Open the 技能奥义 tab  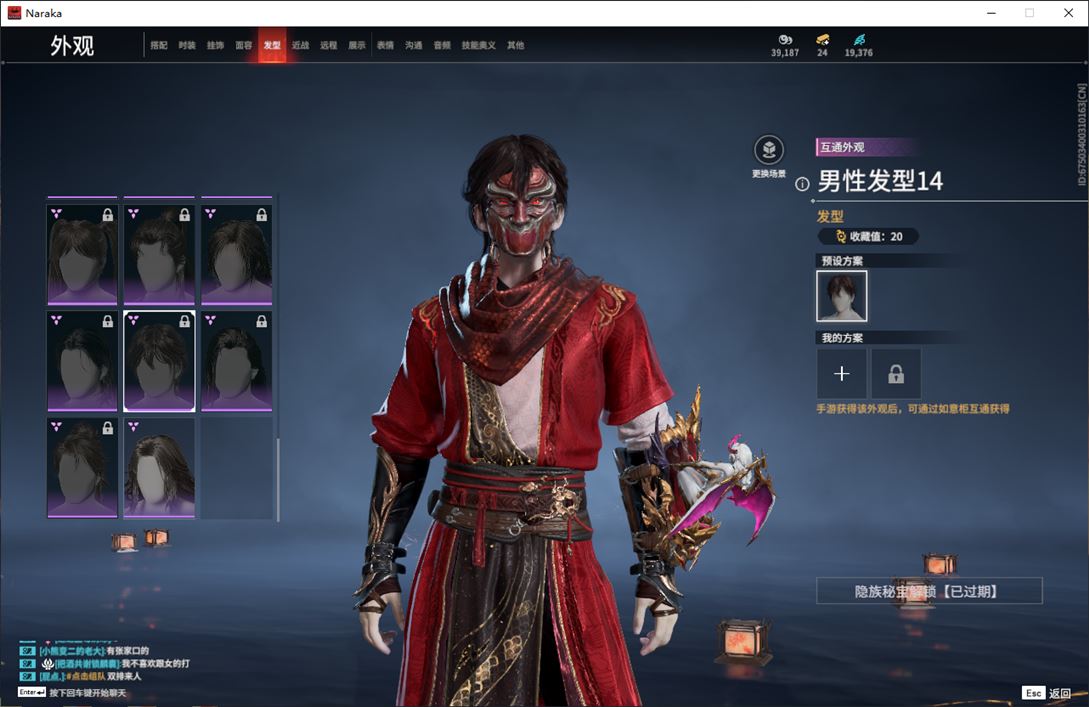tap(478, 45)
